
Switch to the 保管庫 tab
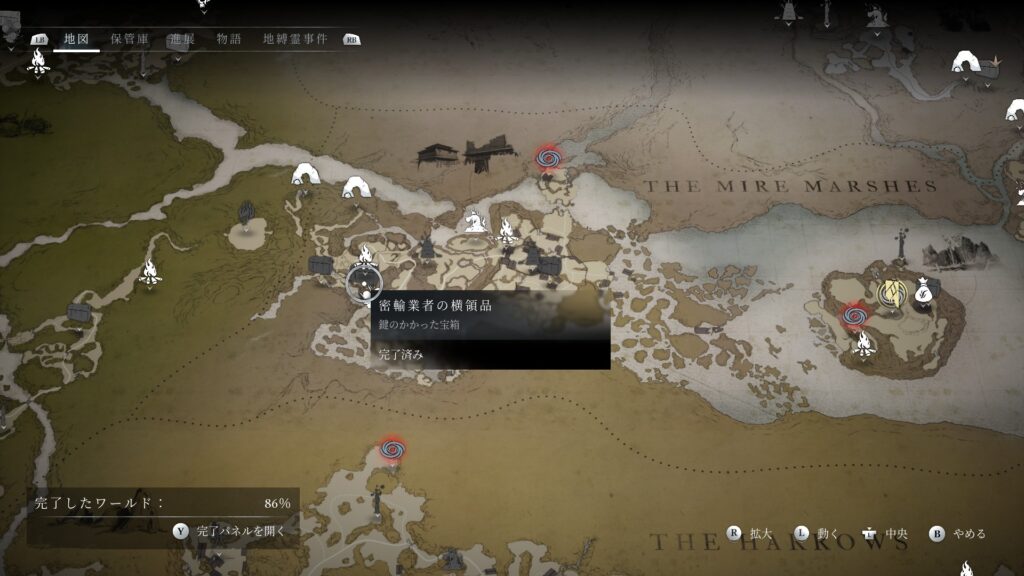click(x=130, y=39)
